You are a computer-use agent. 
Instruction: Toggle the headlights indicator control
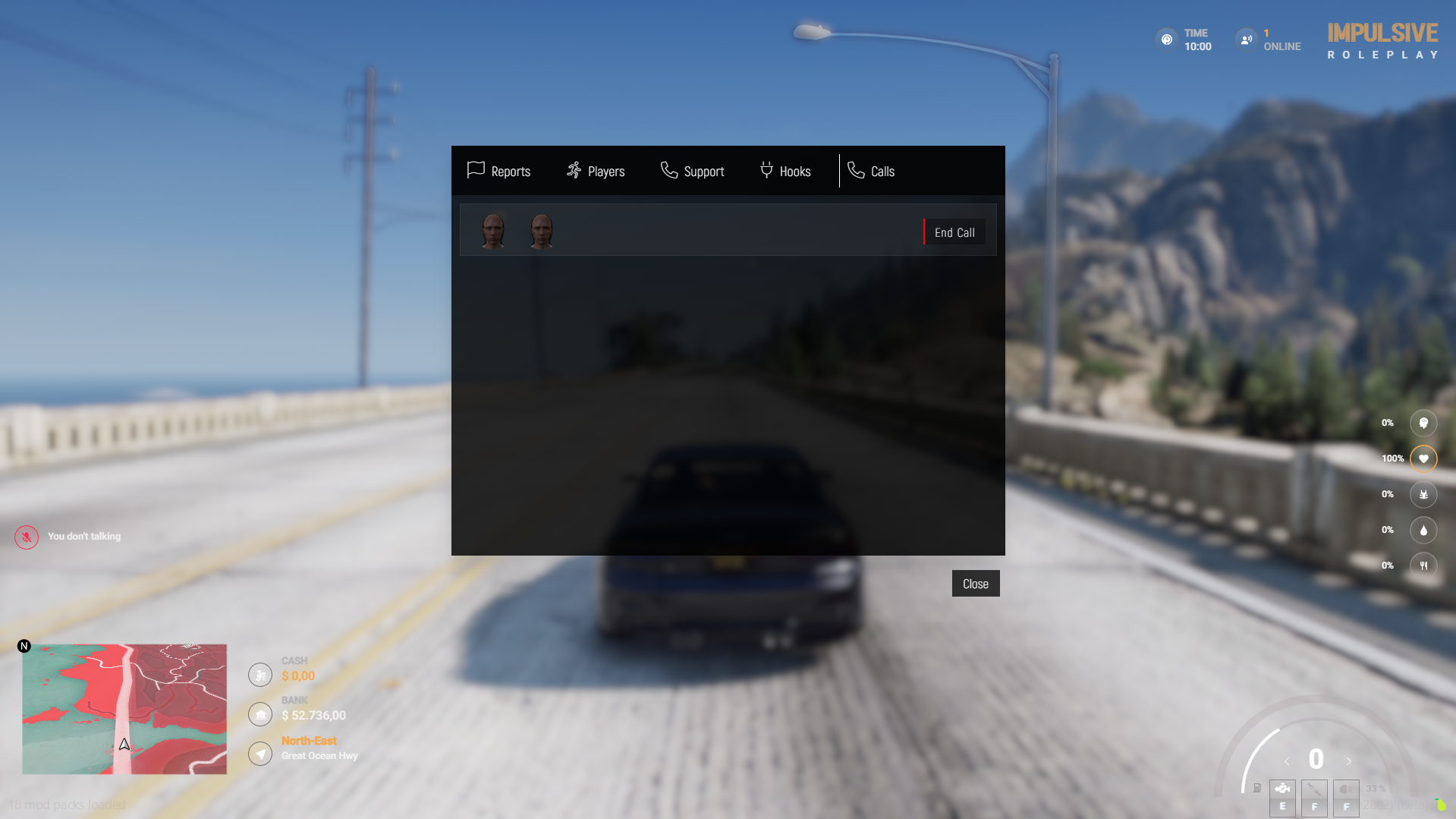(x=1345, y=798)
